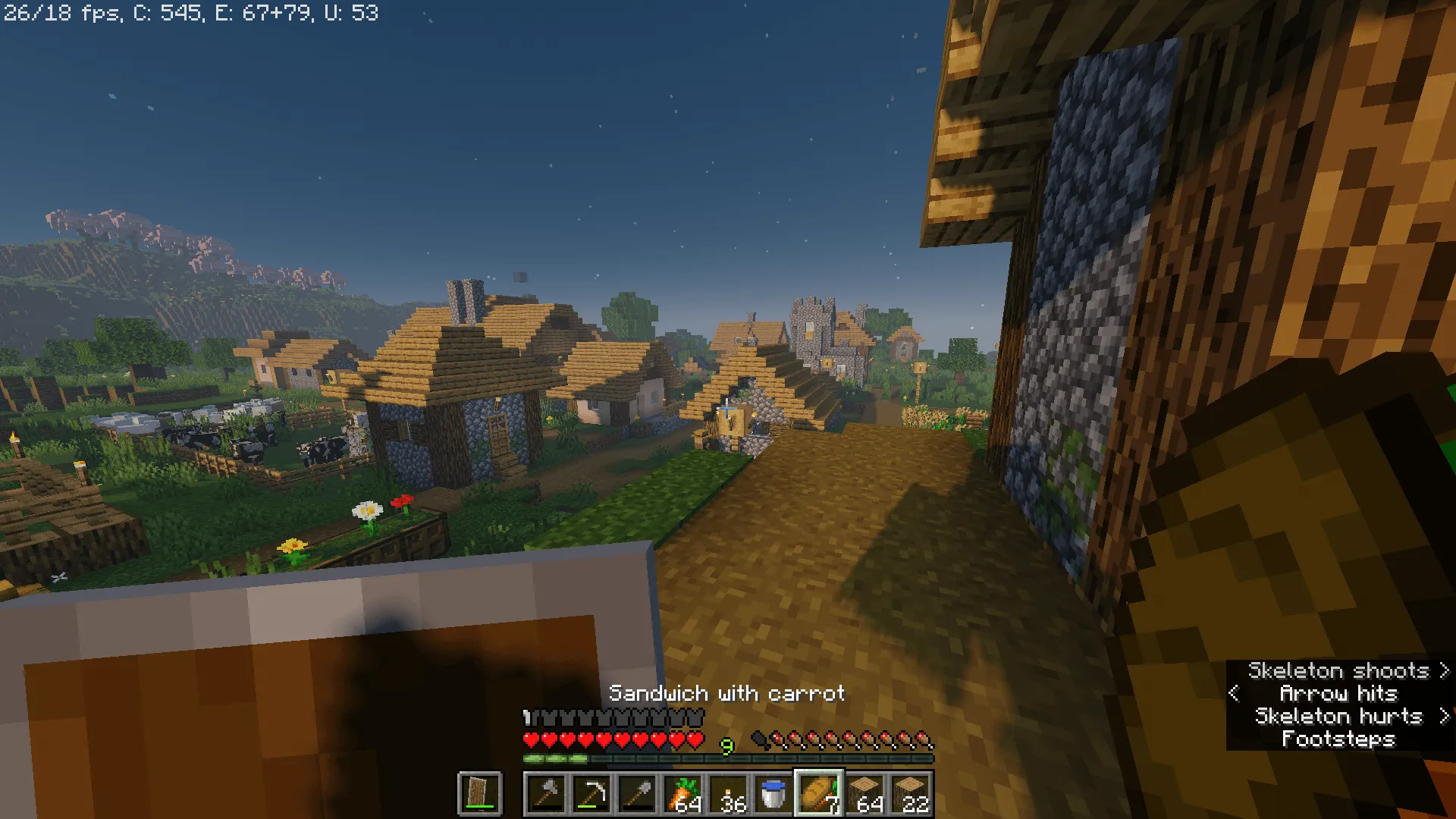The width and height of the screenshot is (1456, 819).
Task: Click the yellow XP level number 9
Action: pos(727,745)
